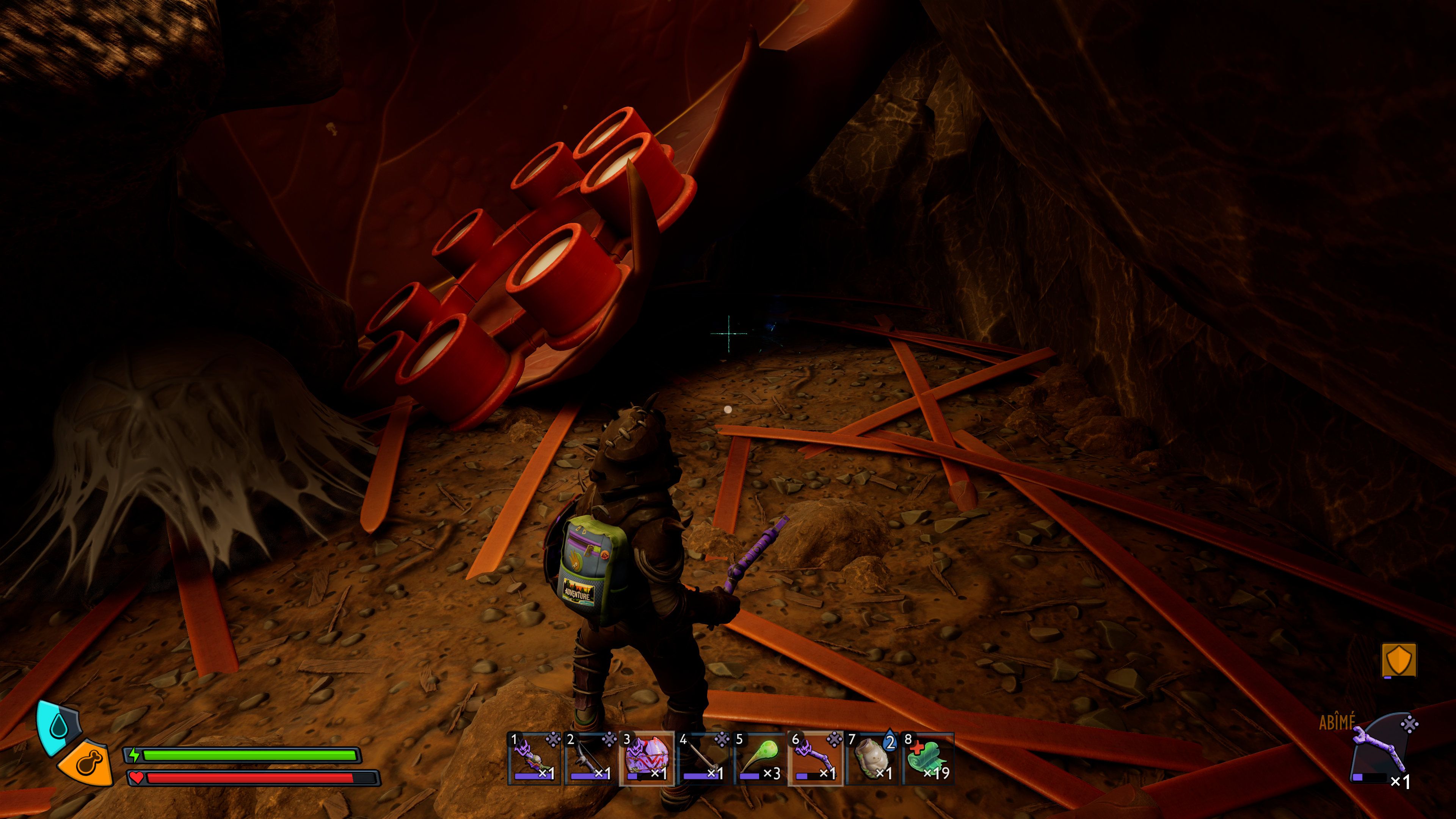Choose the spear in hotbar slot 4
Screen dimensions: 1456x819
tap(703, 758)
